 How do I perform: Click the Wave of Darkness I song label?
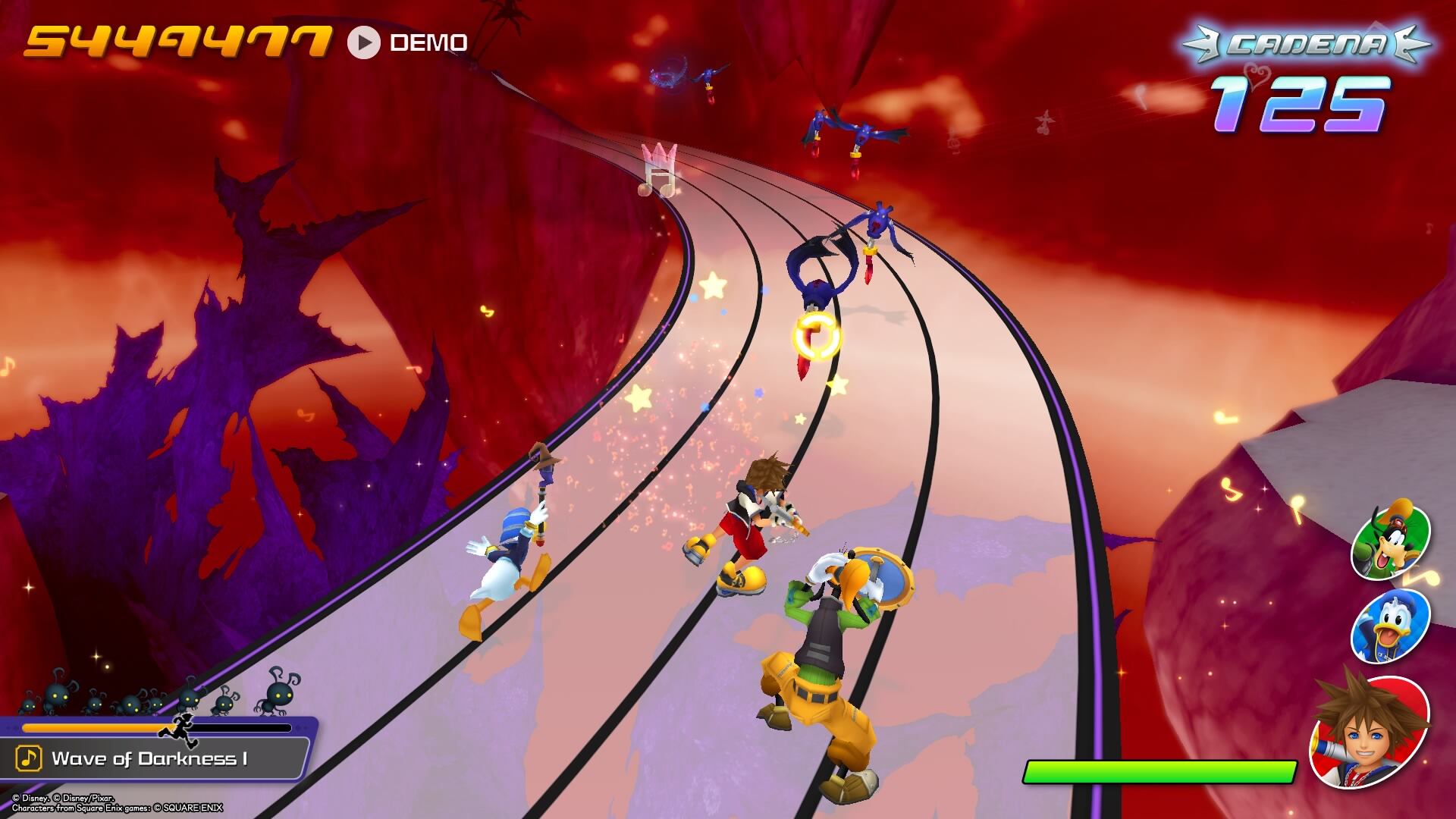tap(149, 758)
